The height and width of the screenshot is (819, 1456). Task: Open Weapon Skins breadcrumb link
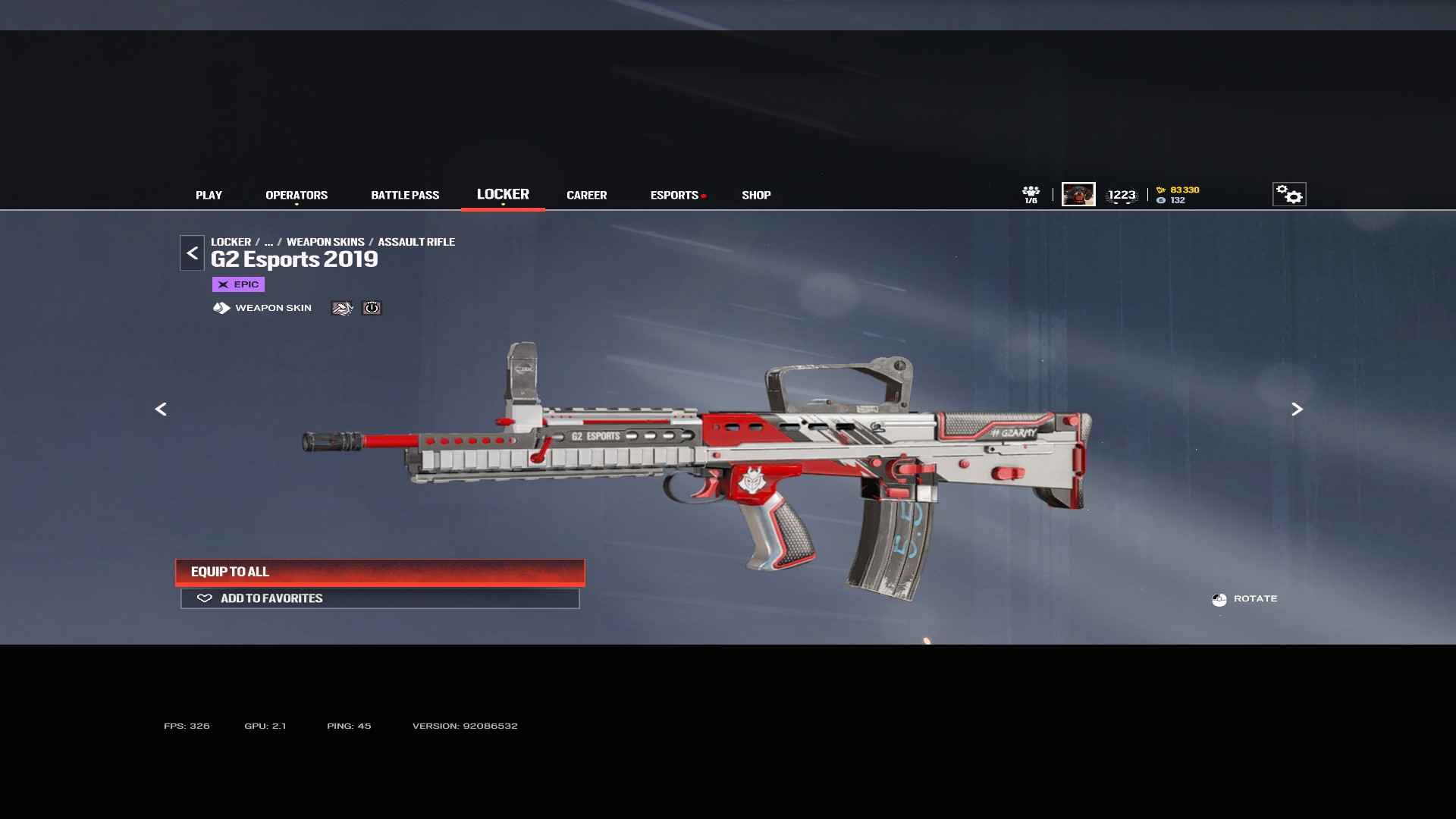325,242
